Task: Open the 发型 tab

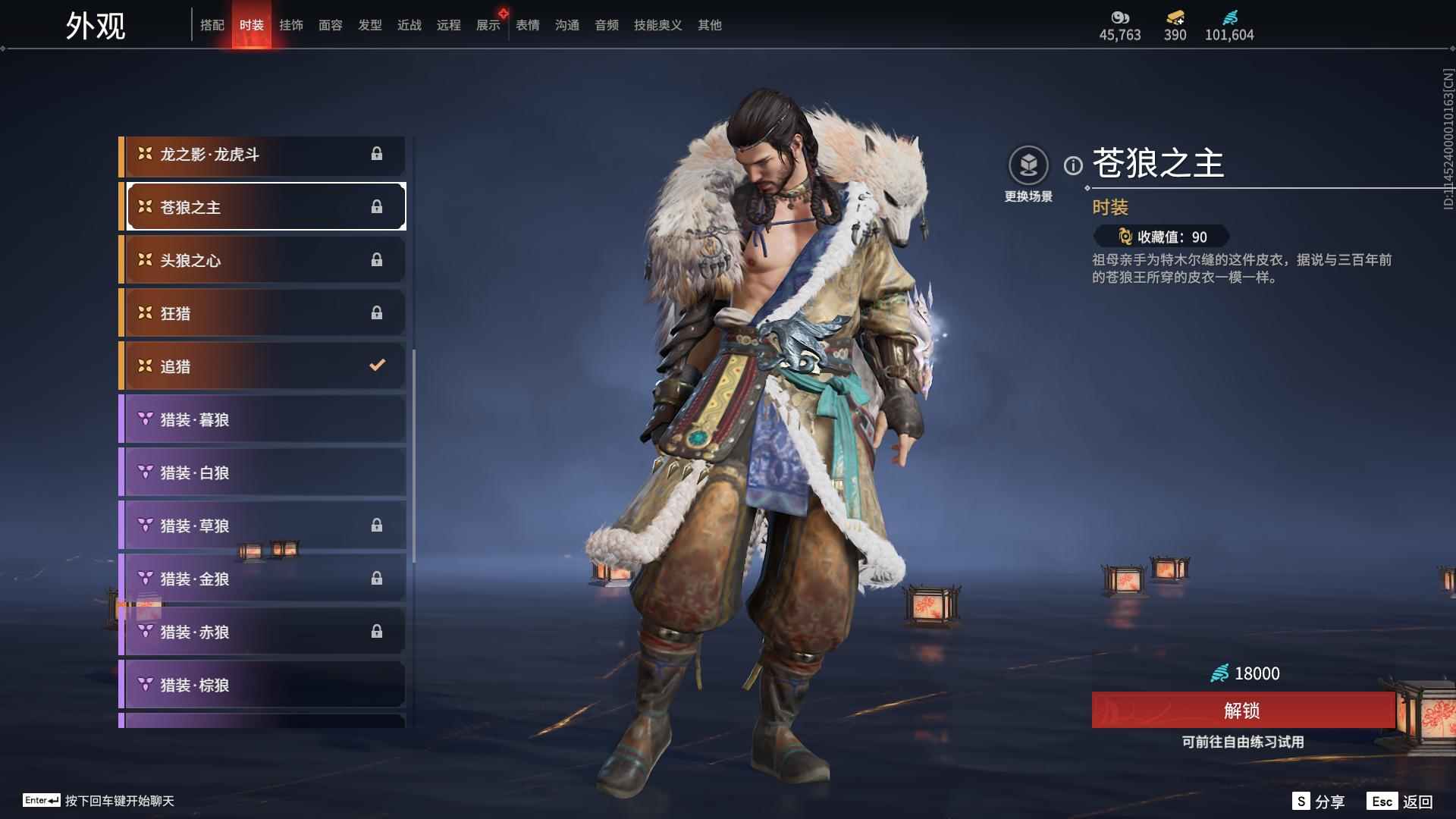Action: [370, 25]
